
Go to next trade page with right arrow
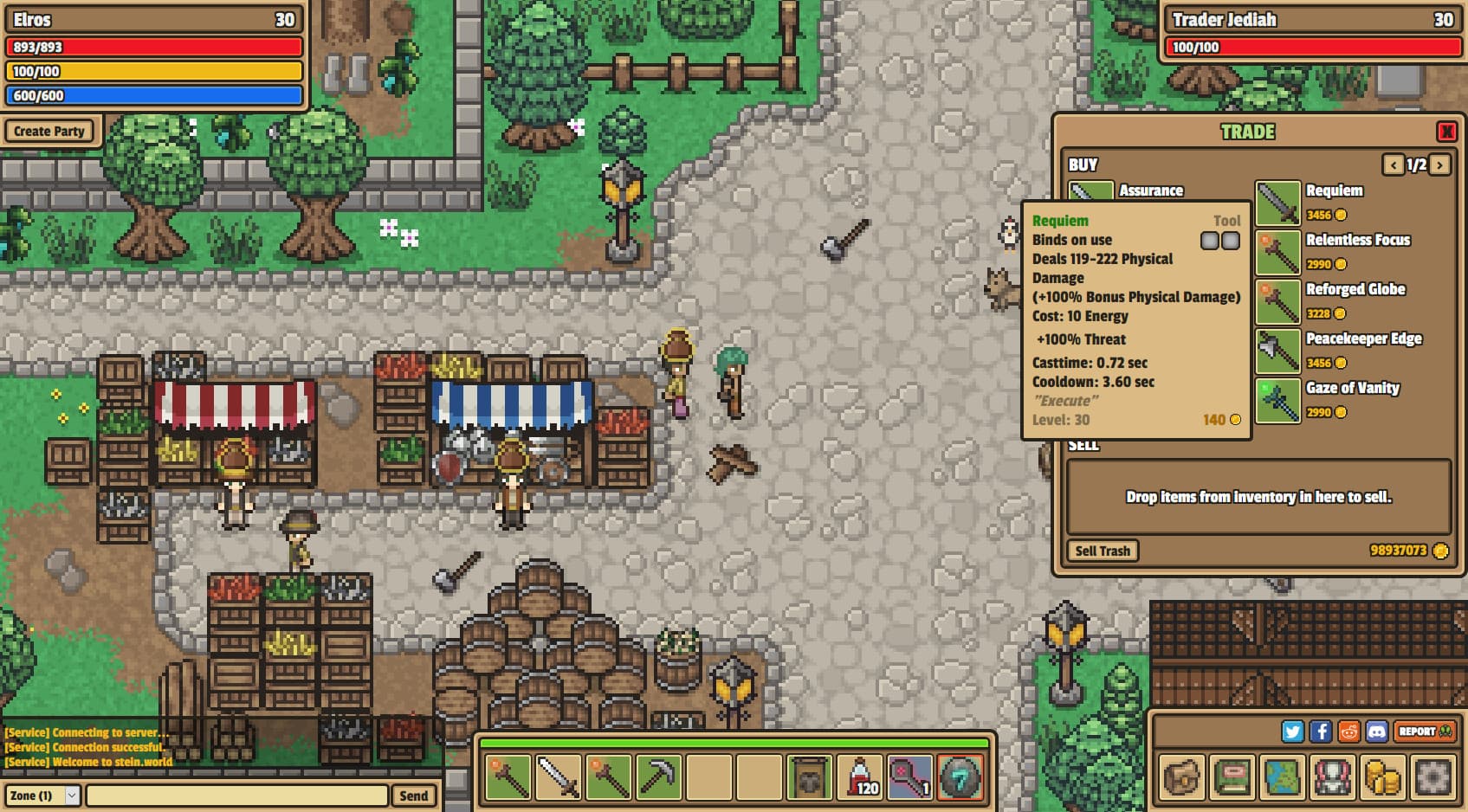click(x=1439, y=164)
